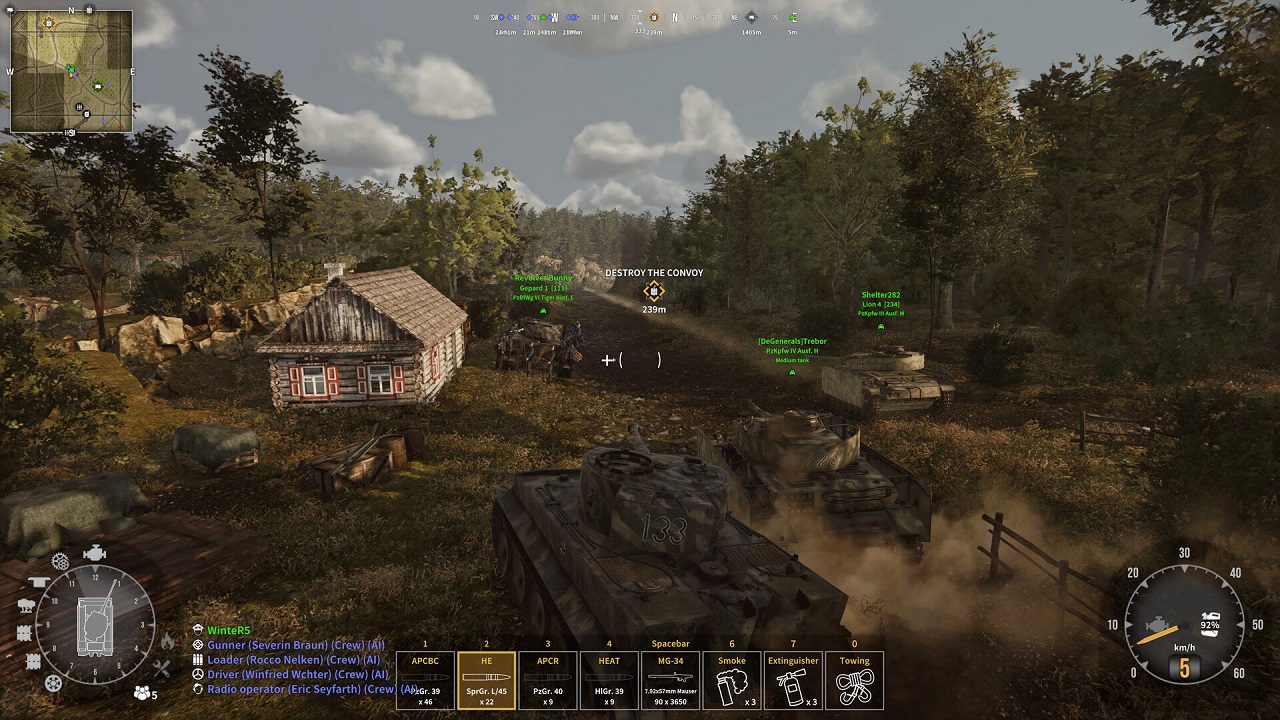Click the loader icon beside Rocco Nelken
Screen dimensions: 1280x720
click(x=198, y=658)
